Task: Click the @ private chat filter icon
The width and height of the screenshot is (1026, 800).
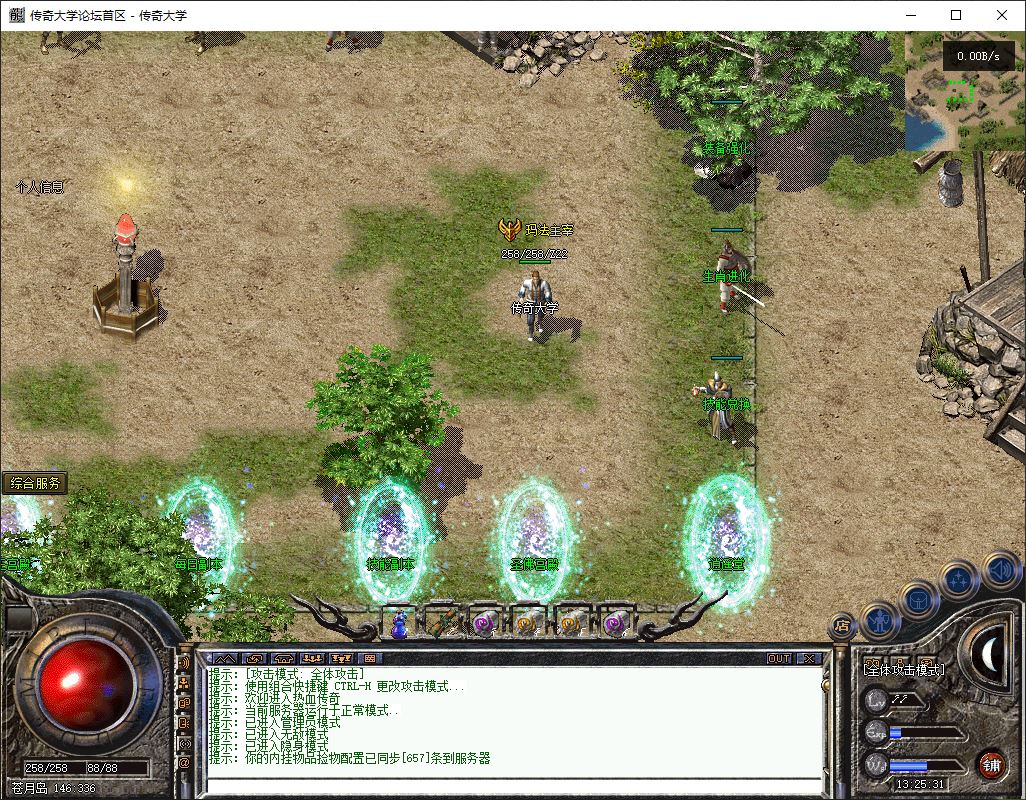Action: (184, 764)
